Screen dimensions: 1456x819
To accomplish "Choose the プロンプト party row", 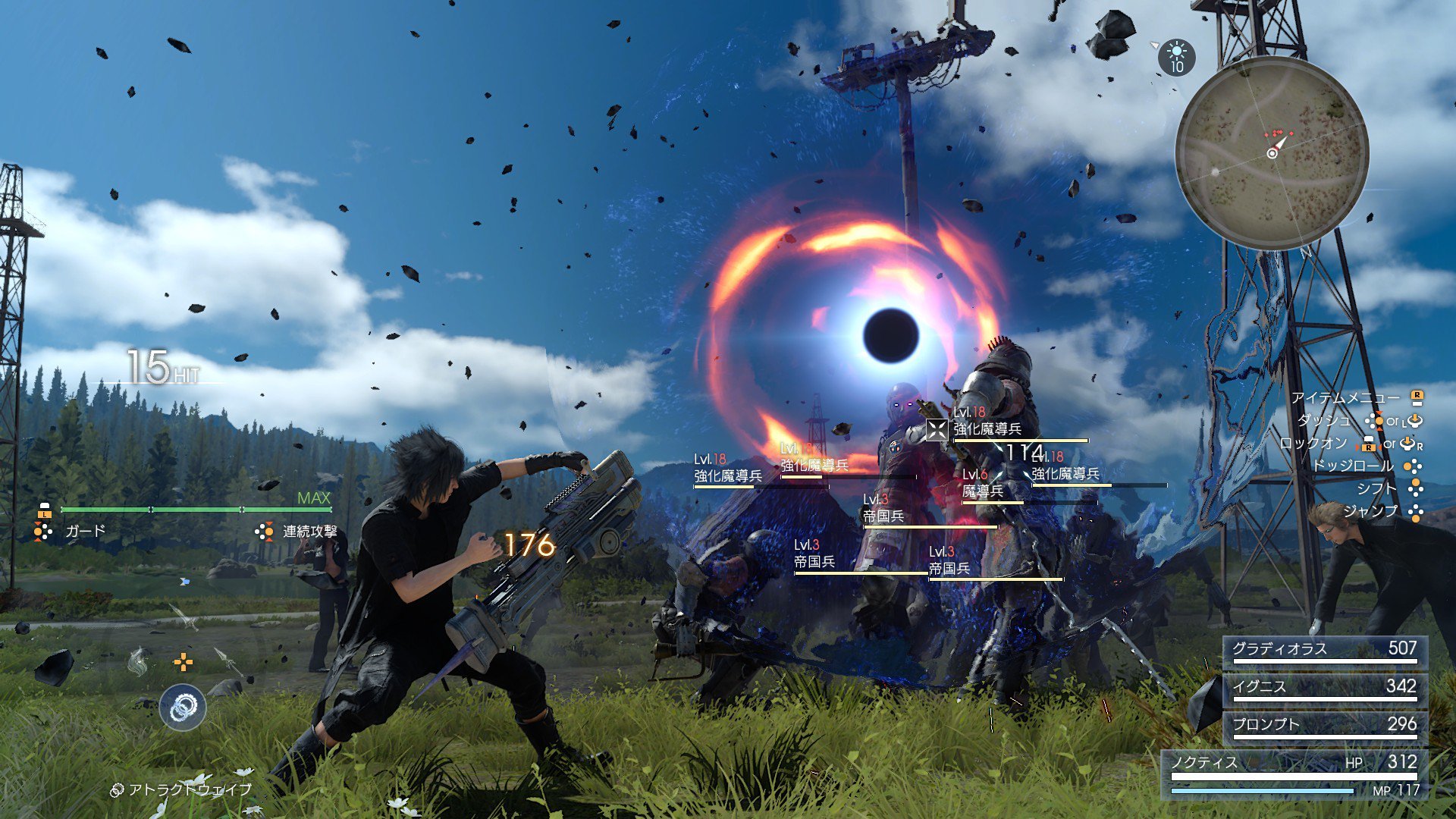I will (x=1324, y=726).
